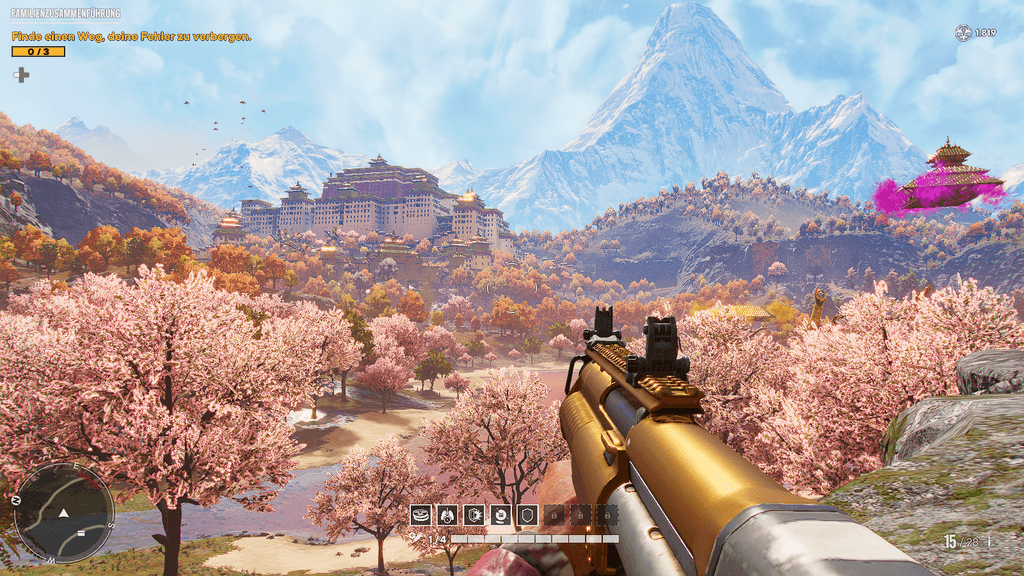Choose the armor burst ability icon

pyautogui.click(x=474, y=515)
